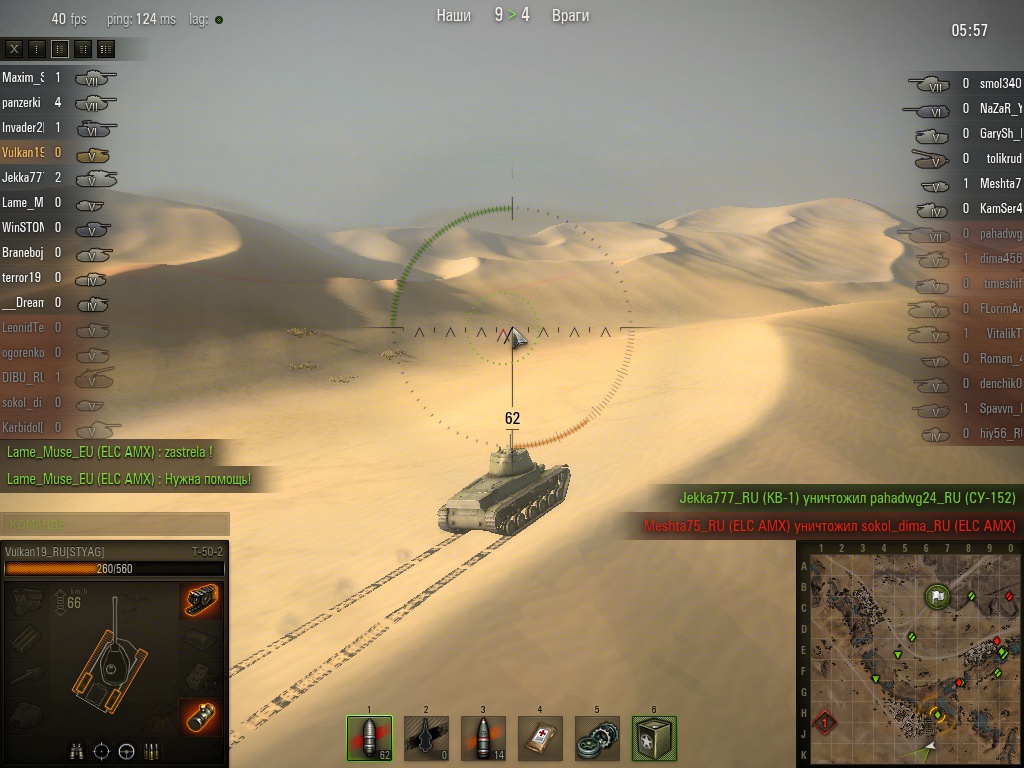Click the binoculars crew icon in damage panel
1024x768 pixels.
click(76, 751)
